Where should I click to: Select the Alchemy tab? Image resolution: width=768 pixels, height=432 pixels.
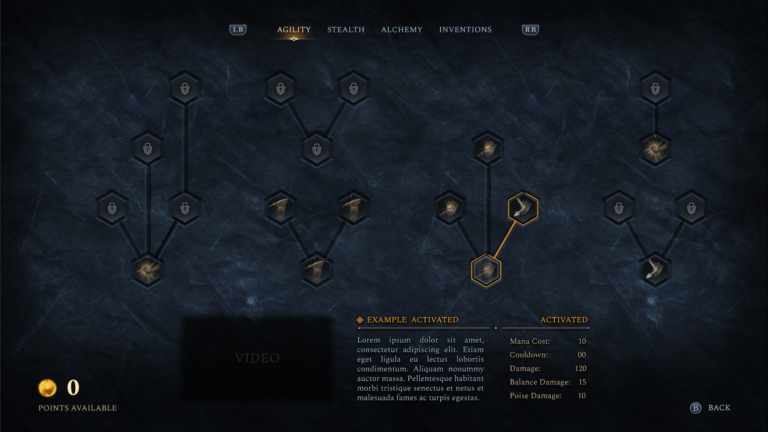tap(402, 30)
